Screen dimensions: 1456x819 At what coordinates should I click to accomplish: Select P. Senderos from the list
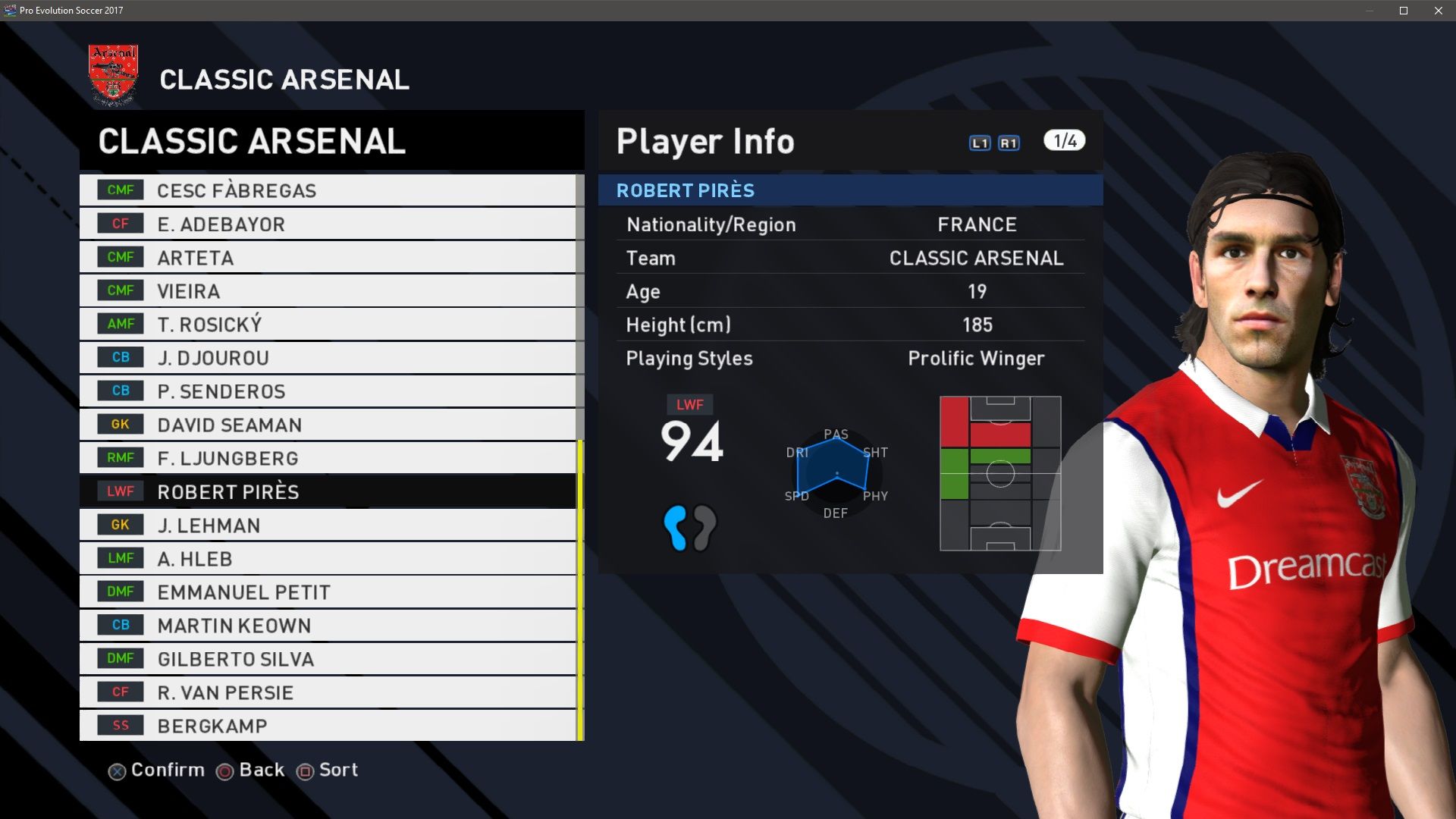[x=328, y=391]
